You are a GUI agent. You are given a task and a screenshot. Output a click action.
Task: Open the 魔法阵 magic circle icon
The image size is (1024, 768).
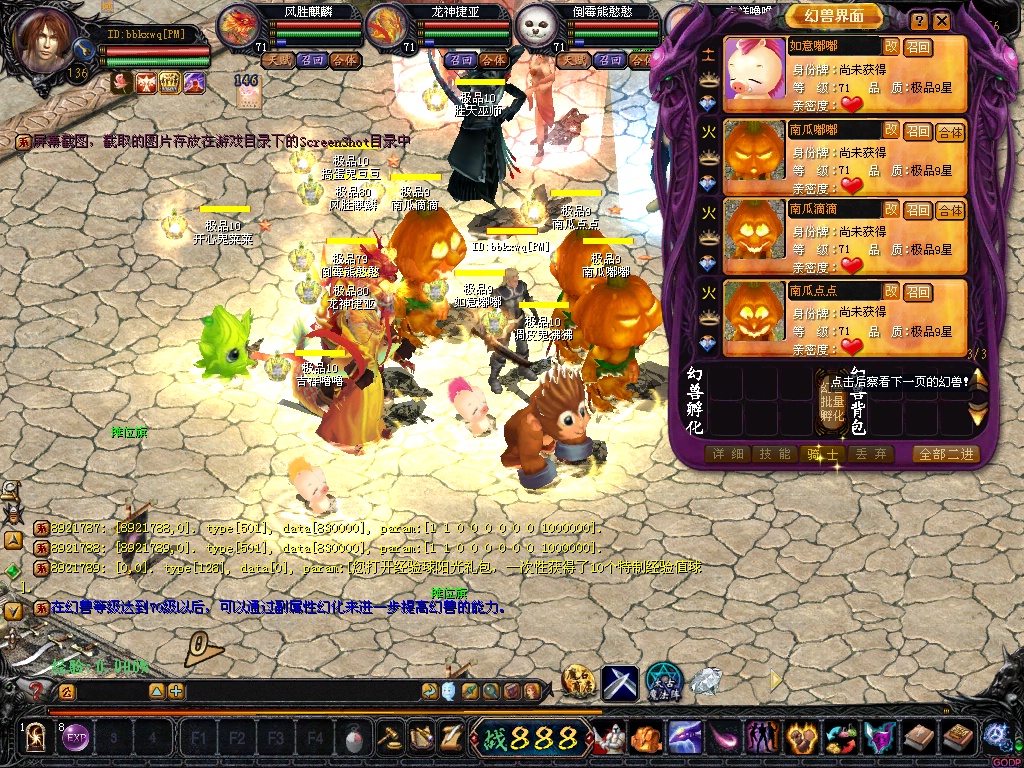tap(663, 682)
